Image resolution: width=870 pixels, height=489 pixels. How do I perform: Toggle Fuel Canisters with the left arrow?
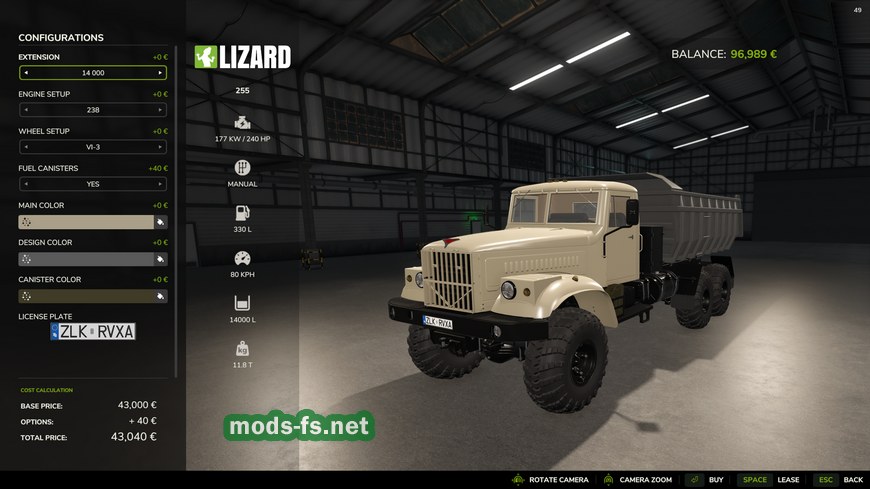[x=26, y=184]
